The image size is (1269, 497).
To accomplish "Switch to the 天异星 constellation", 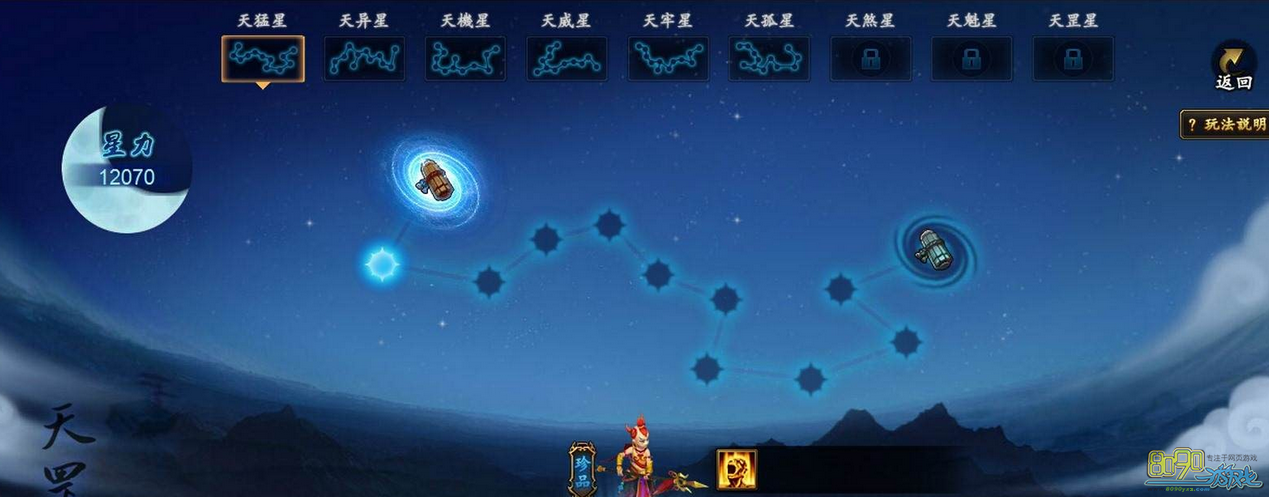I will tap(364, 59).
